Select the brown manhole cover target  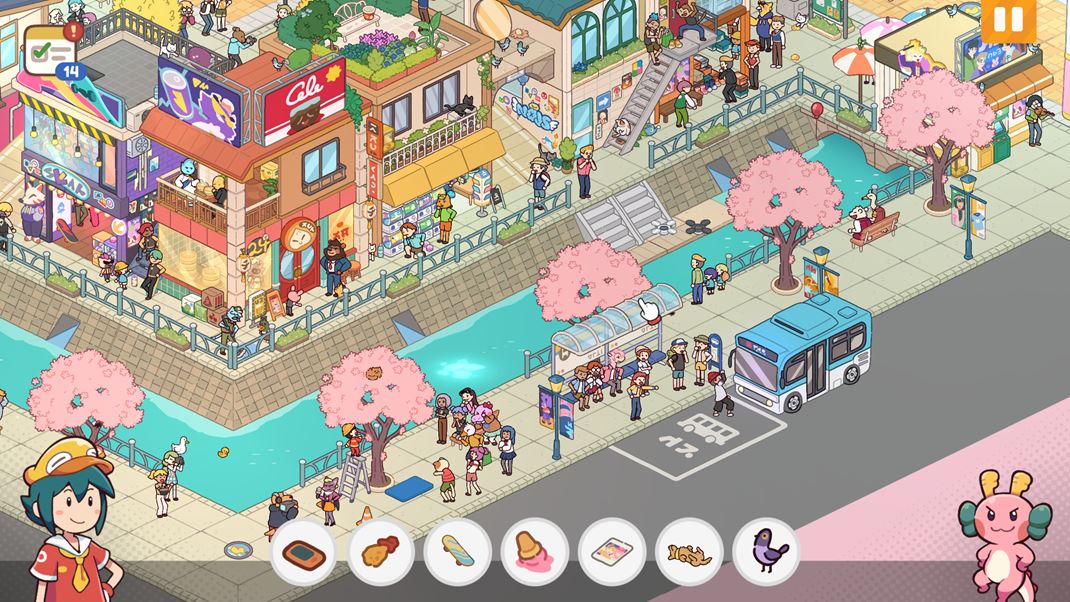[x=303, y=552]
